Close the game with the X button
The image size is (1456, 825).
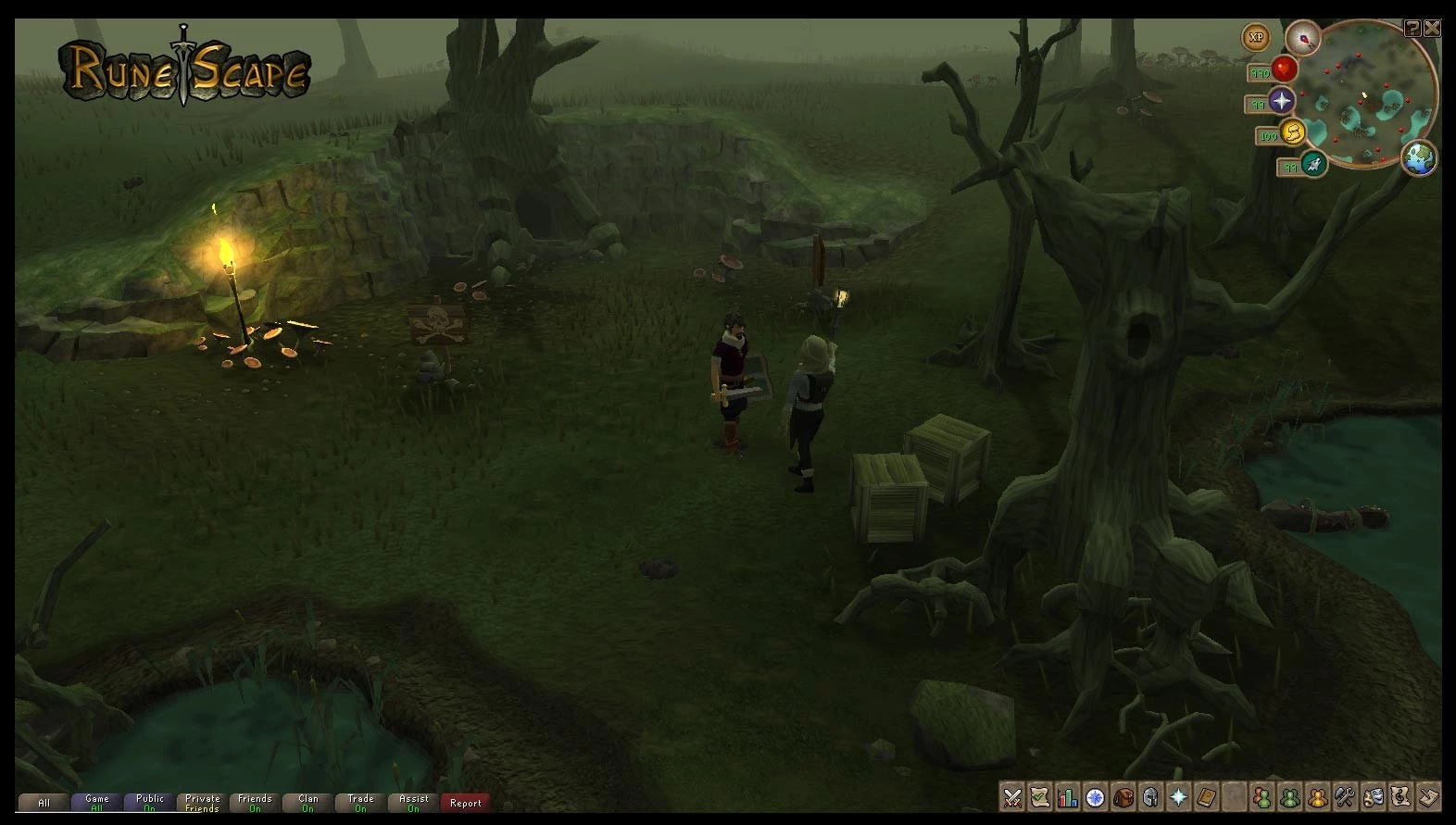click(1432, 28)
